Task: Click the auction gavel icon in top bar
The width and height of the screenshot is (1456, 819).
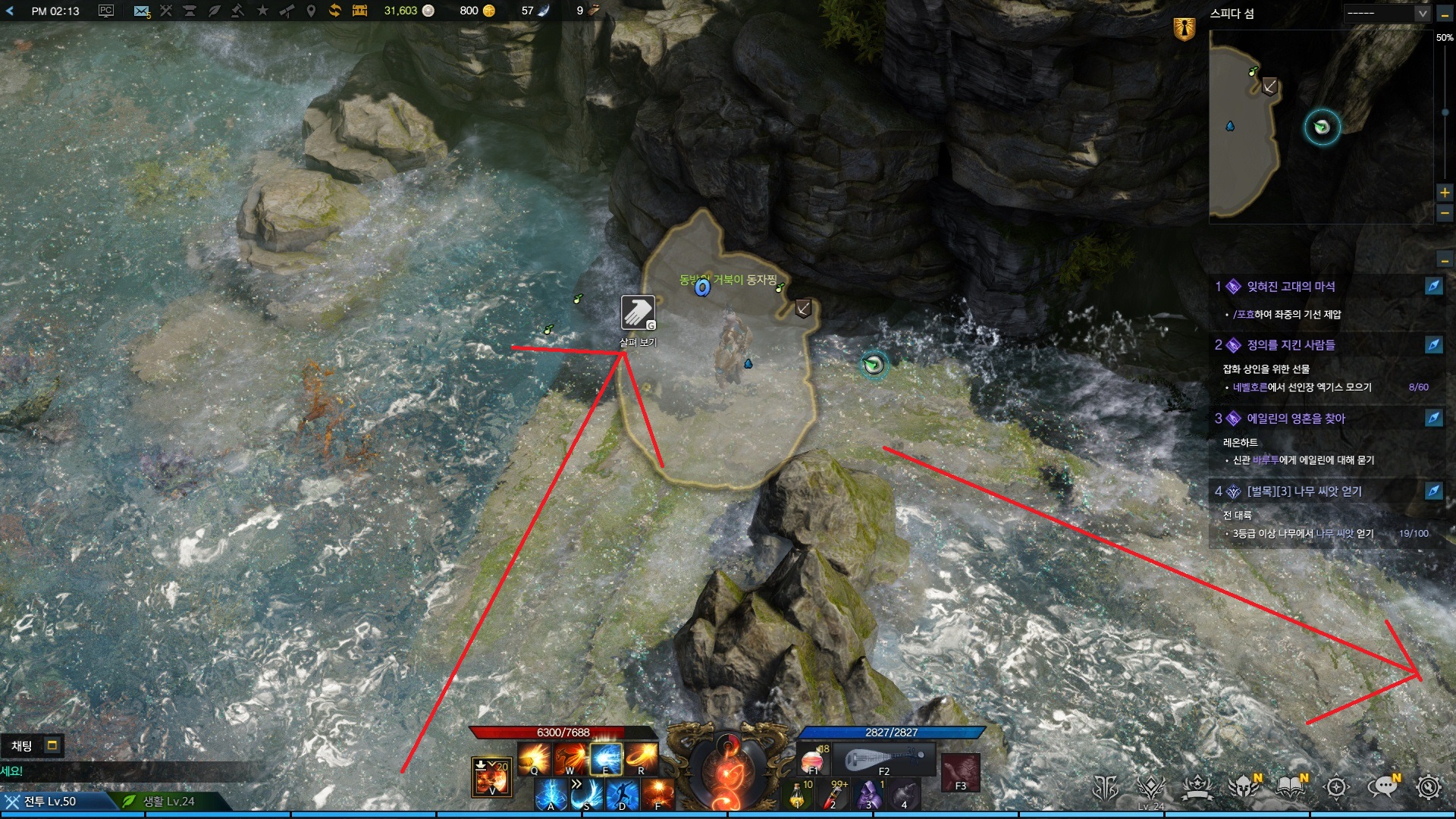Action: click(x=237, y=11)
